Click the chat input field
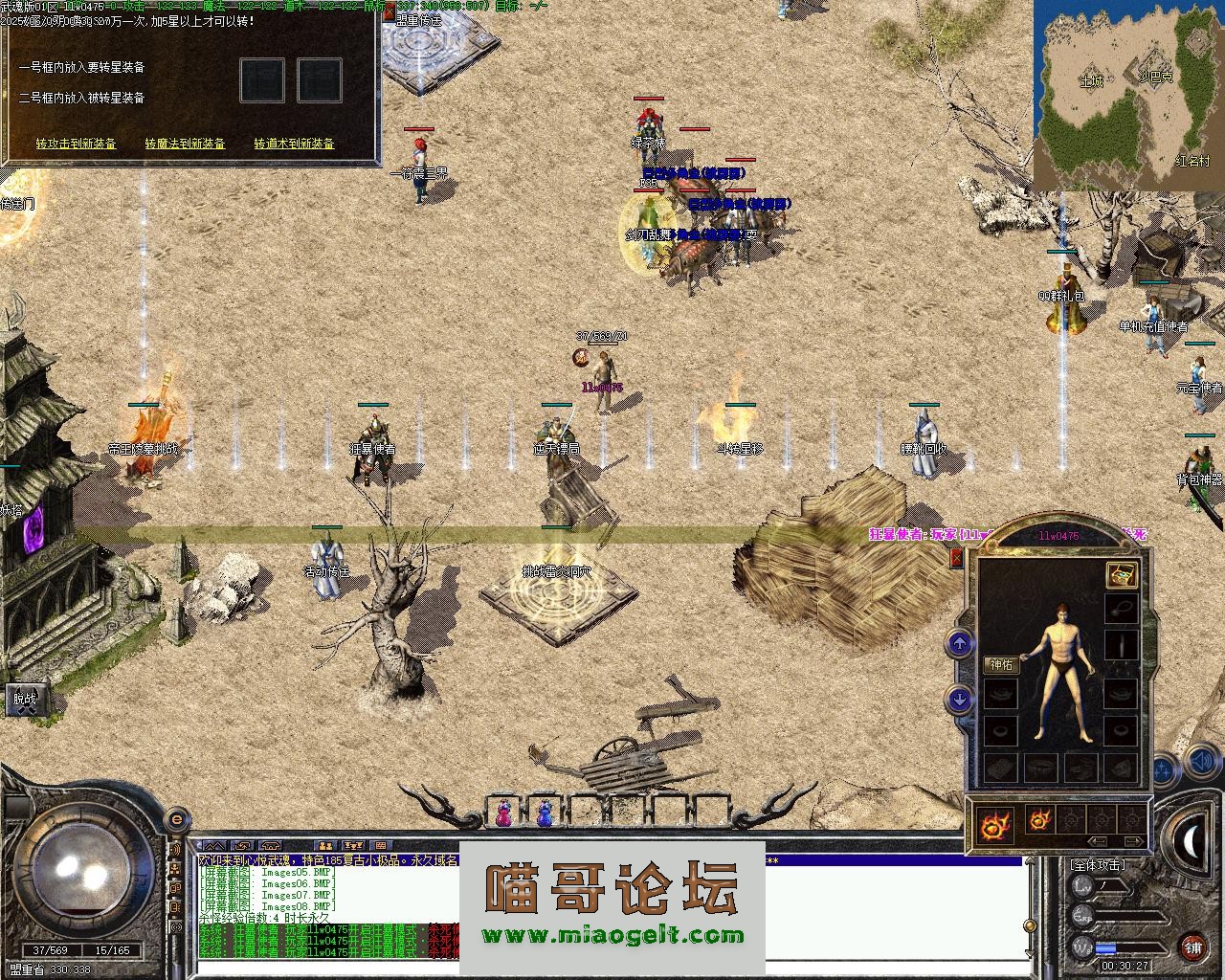The height and width of the screenshot is (980, 1225). point(612,969)
